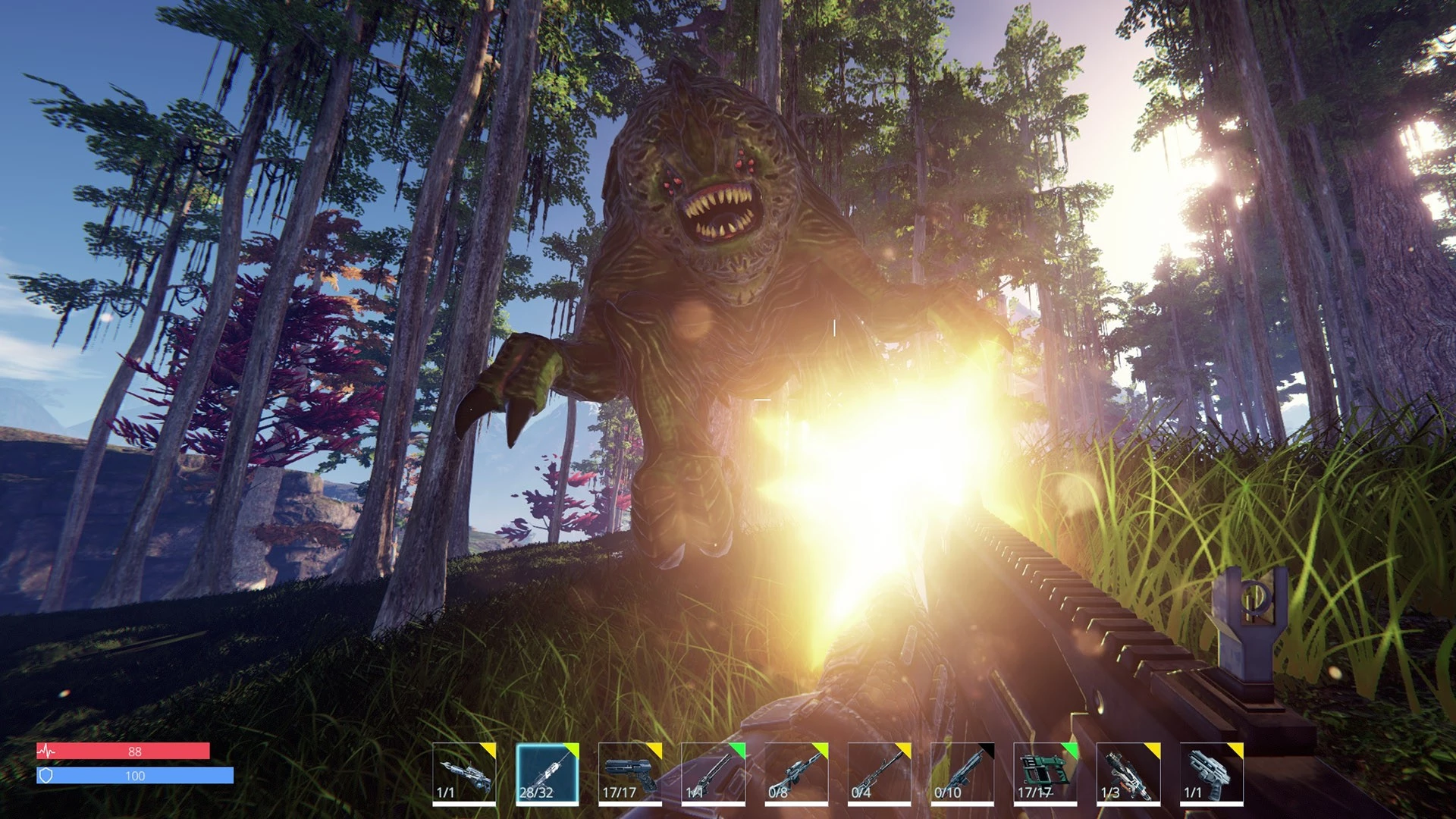Choose the launcher weapon showing 1/3
The height and width of the screenshot is (819, 1456).
(1128, 773)
